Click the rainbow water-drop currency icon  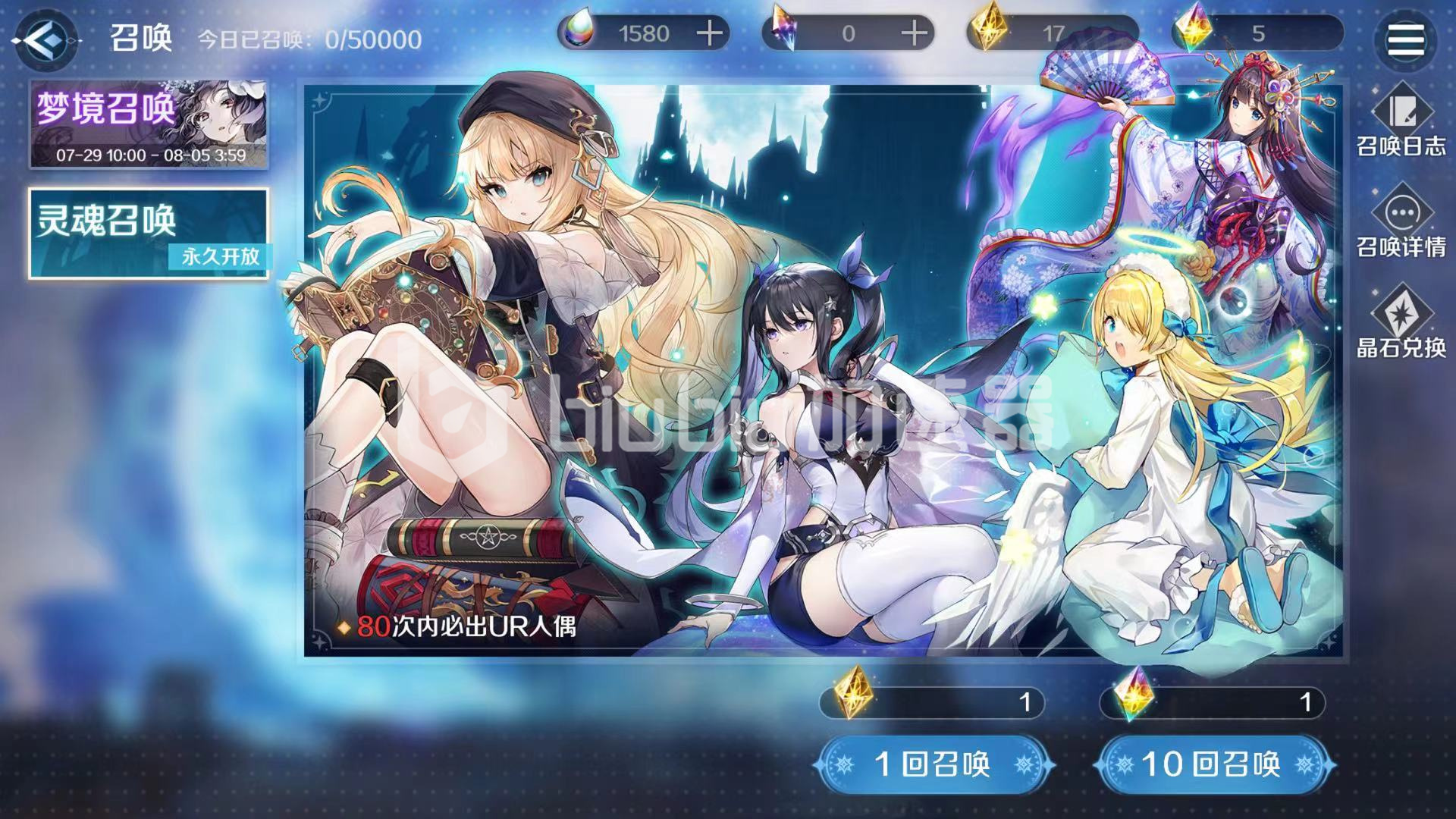[579, 32]
